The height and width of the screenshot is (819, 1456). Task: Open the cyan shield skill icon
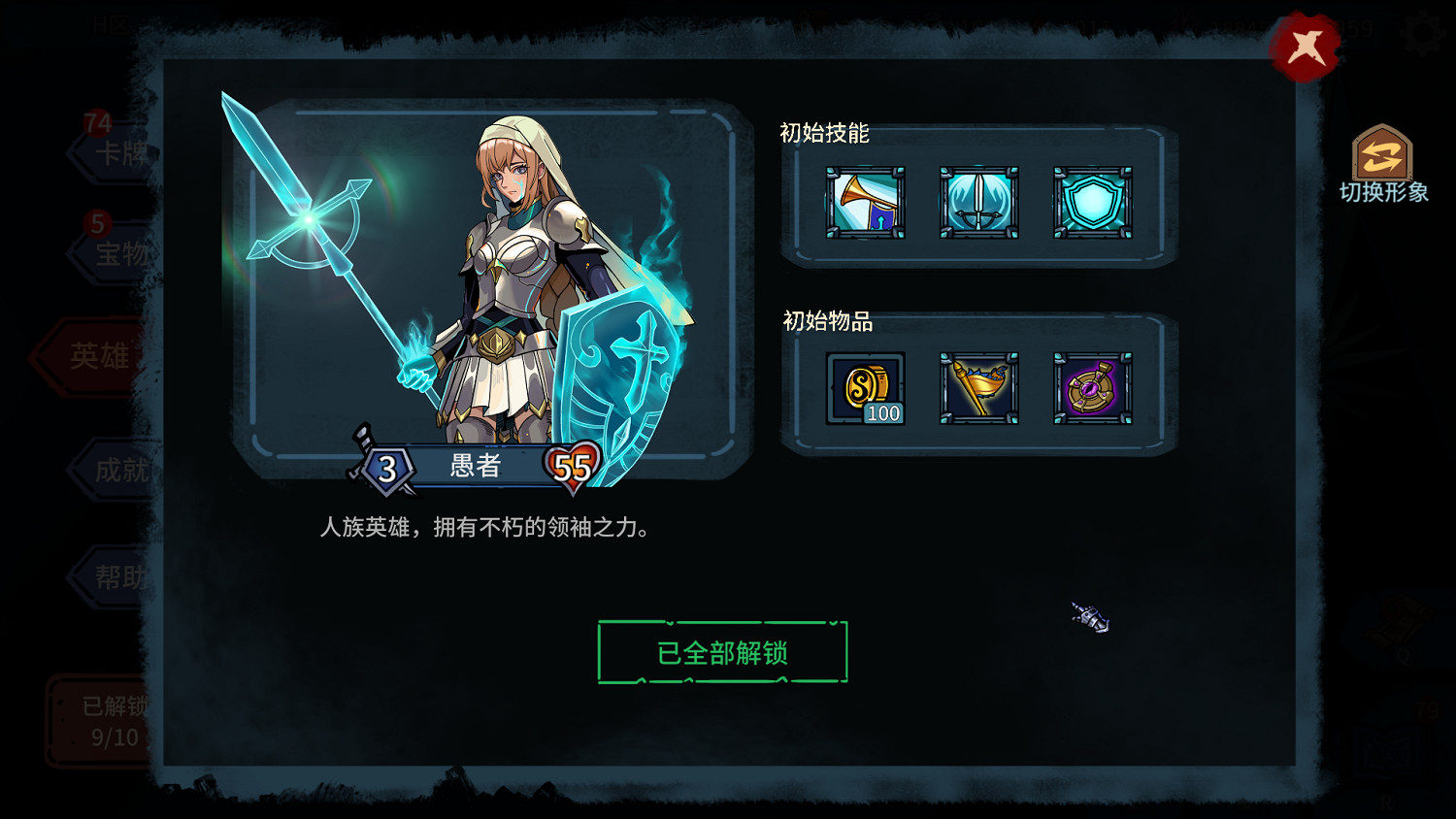1092,202
